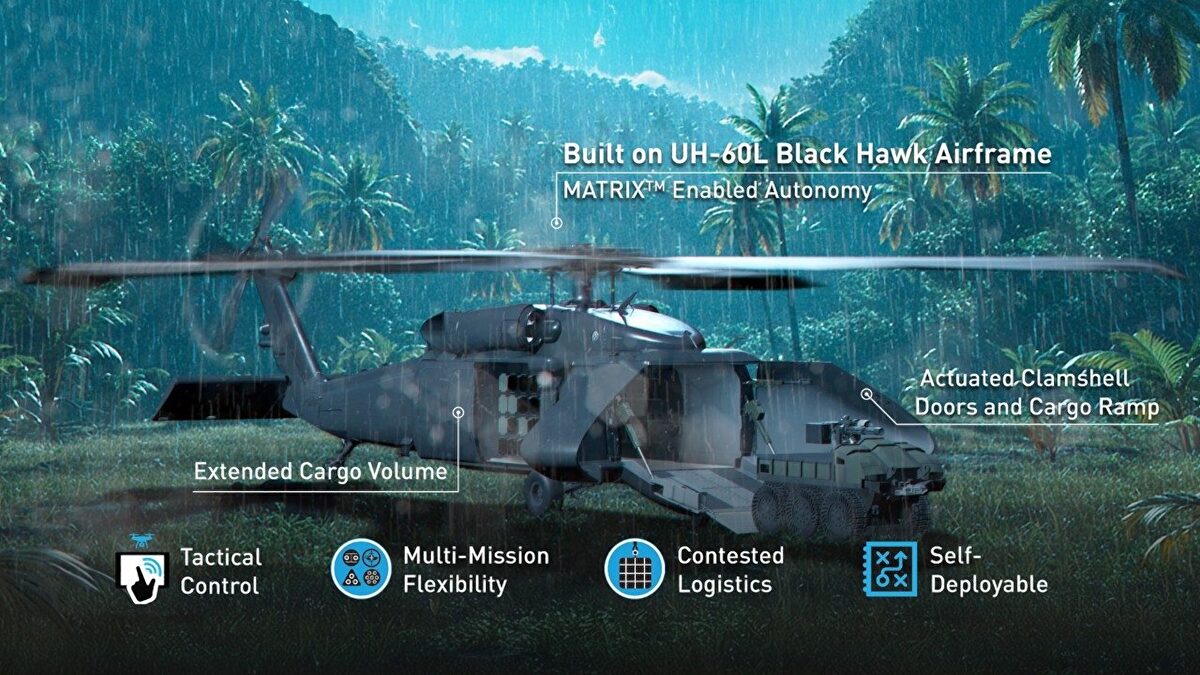The image size is (1200, 675).
Task: Select the Tactical Control icon
Action: [x=142, y=571]
